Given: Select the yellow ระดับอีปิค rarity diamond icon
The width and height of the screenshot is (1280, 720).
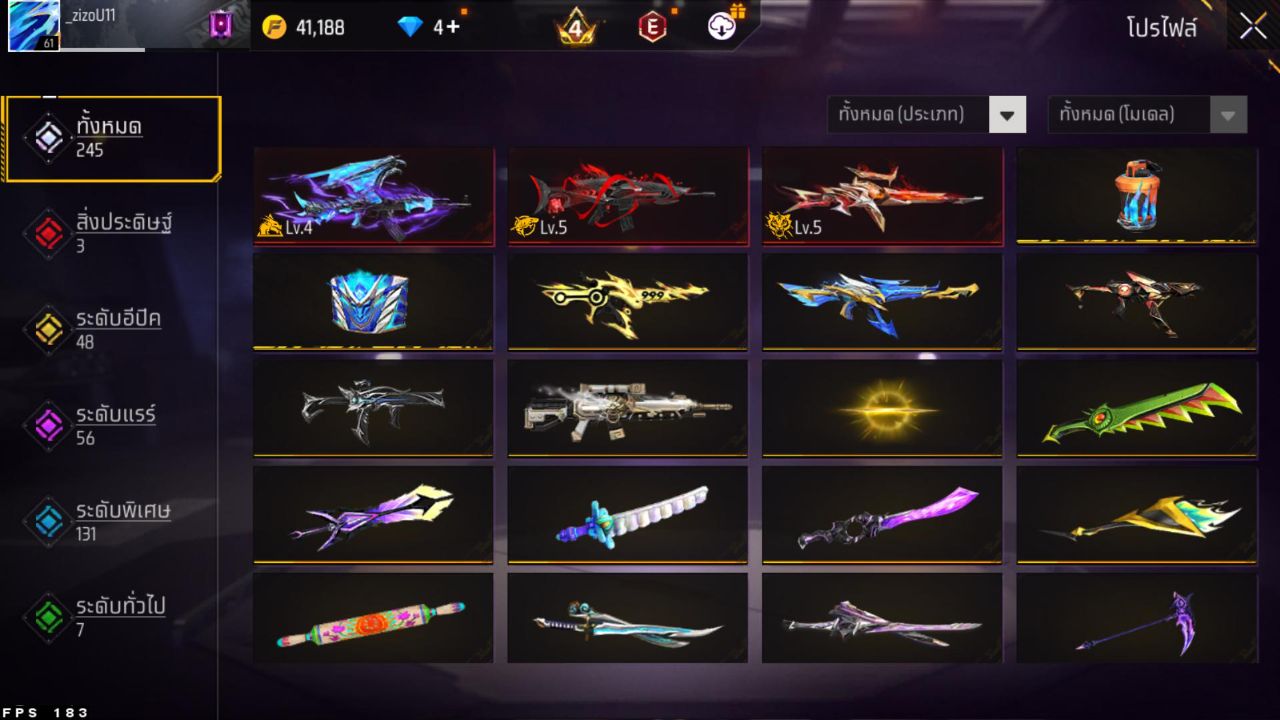Looking at the screenshot, I should point(47,328).
